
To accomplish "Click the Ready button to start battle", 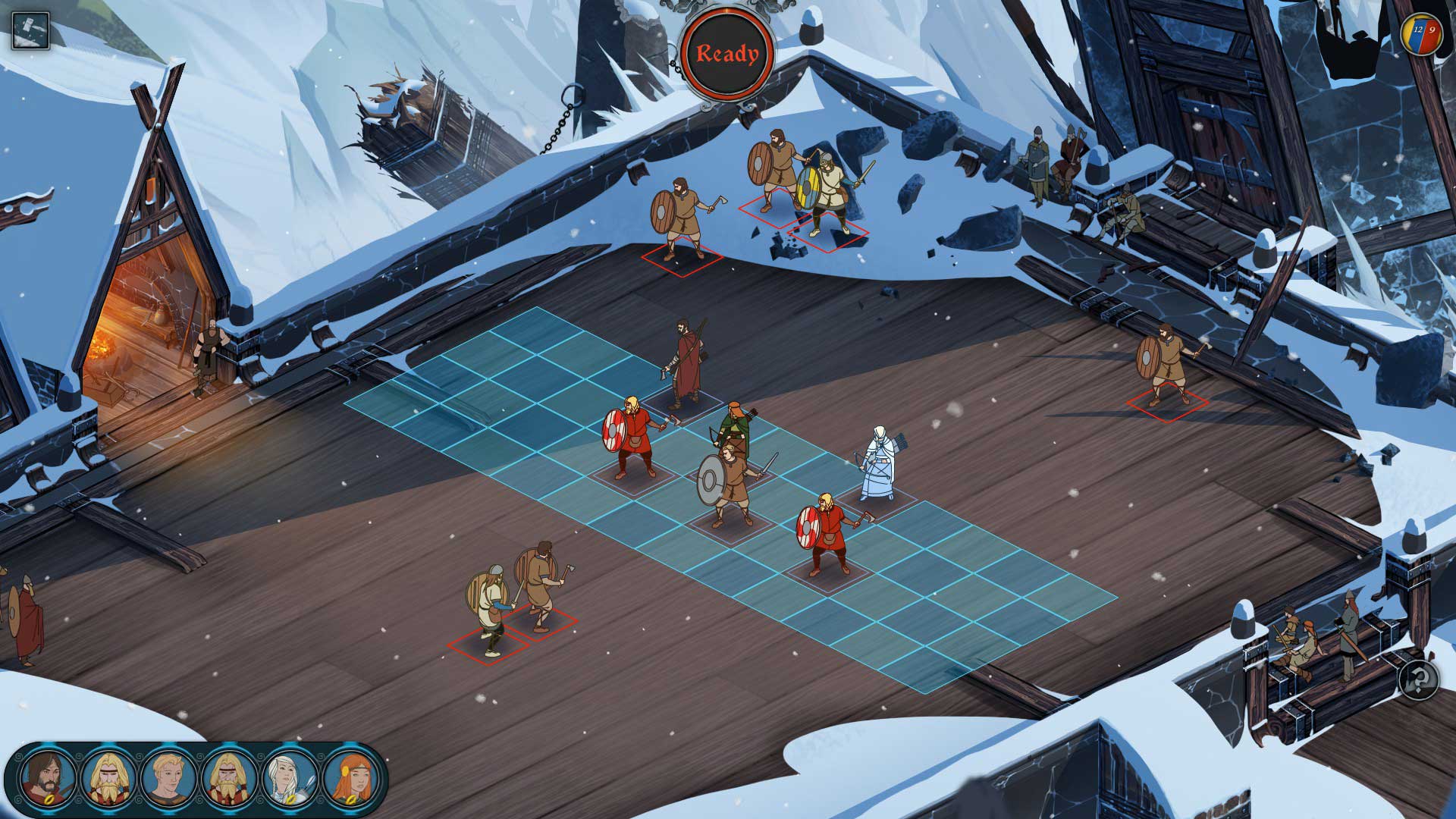I will click(x=727, y=54).
